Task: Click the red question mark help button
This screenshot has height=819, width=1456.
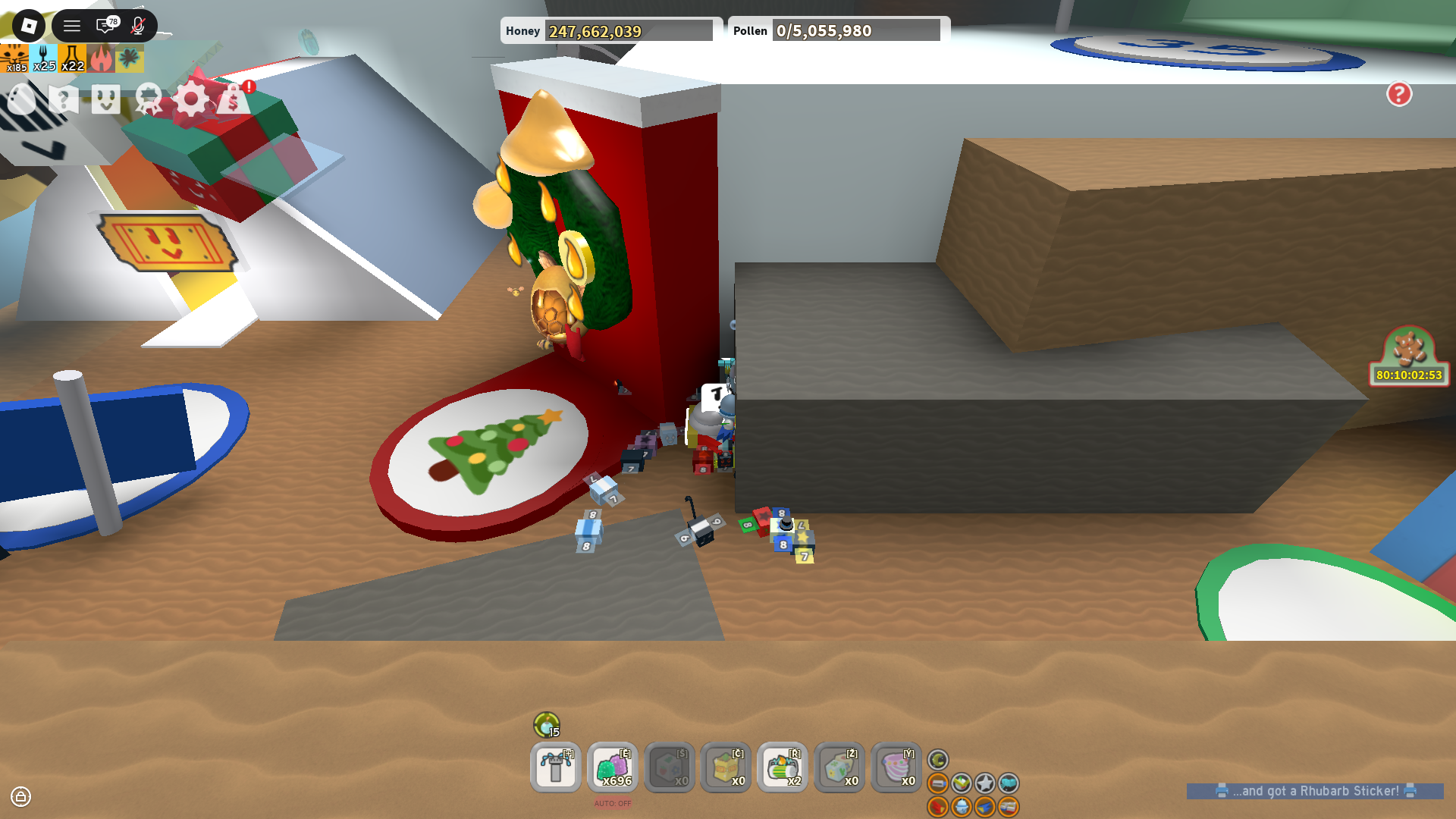Action: 1399,94
